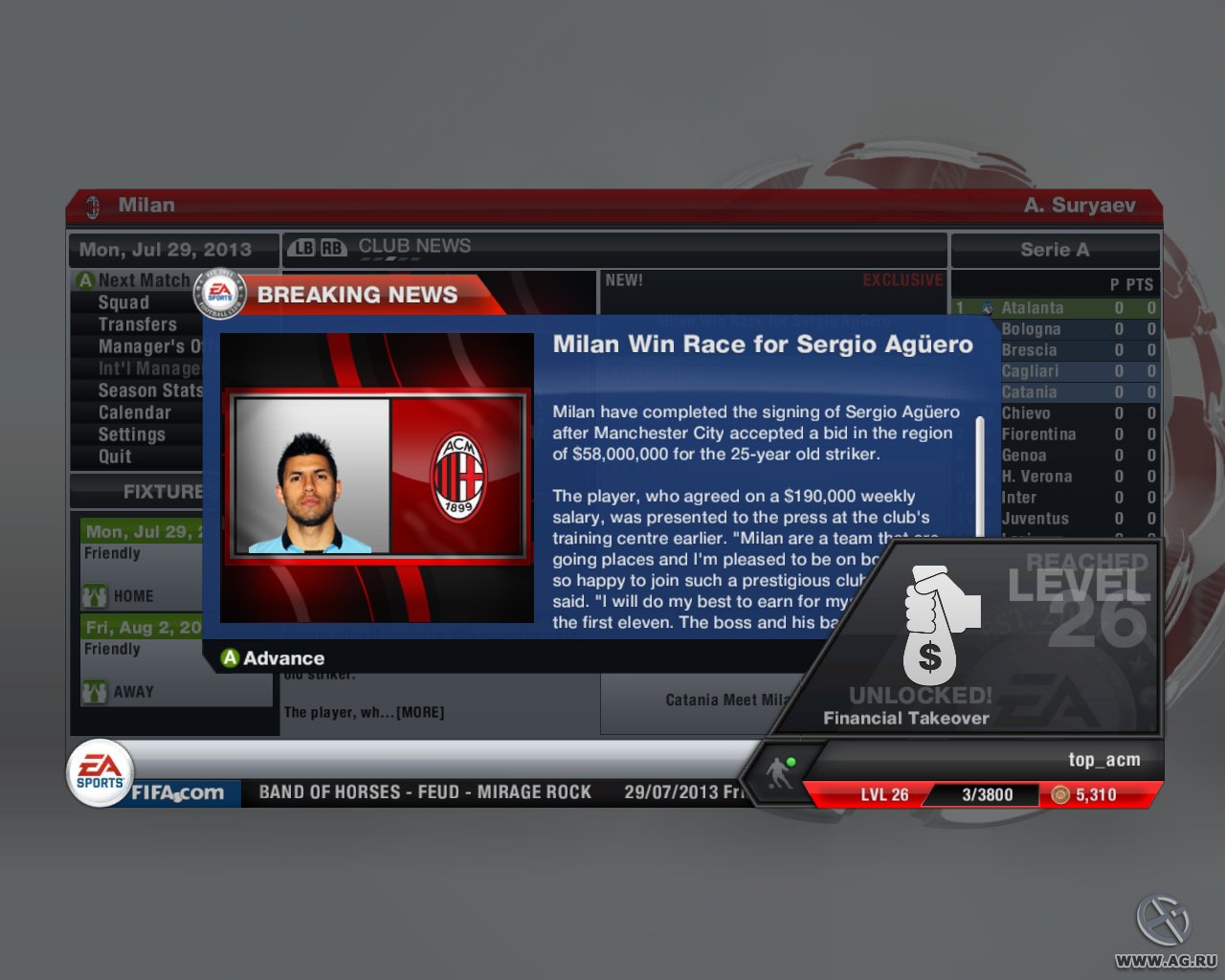Click the AC Milan crest in the news image
The width and height of the screenshot is (1225, 980).
tap(457, 475)
